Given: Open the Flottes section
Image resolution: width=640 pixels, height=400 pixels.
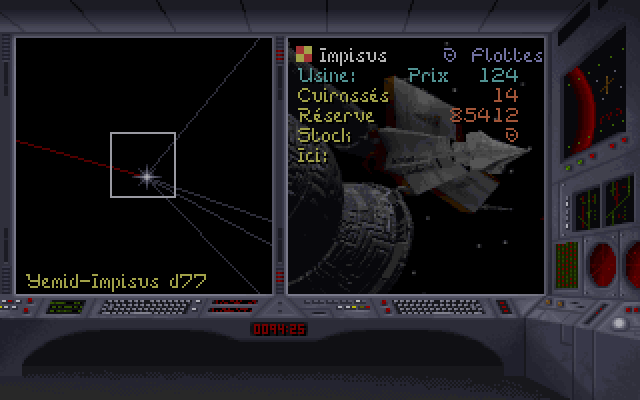Looking at the screenshot, I should coord(507,56).
